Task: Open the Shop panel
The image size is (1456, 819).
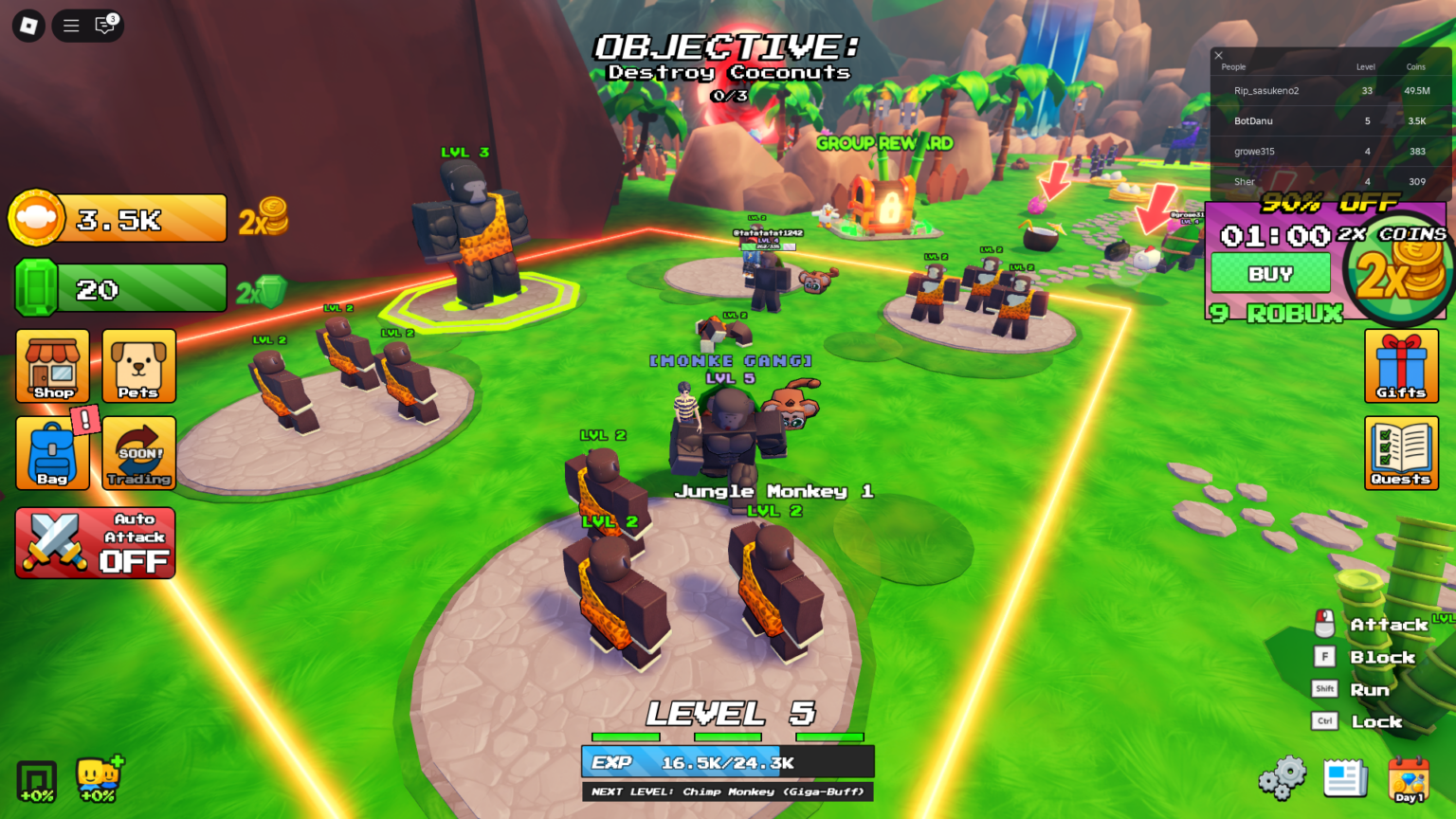Action: (x=52, y=366)
